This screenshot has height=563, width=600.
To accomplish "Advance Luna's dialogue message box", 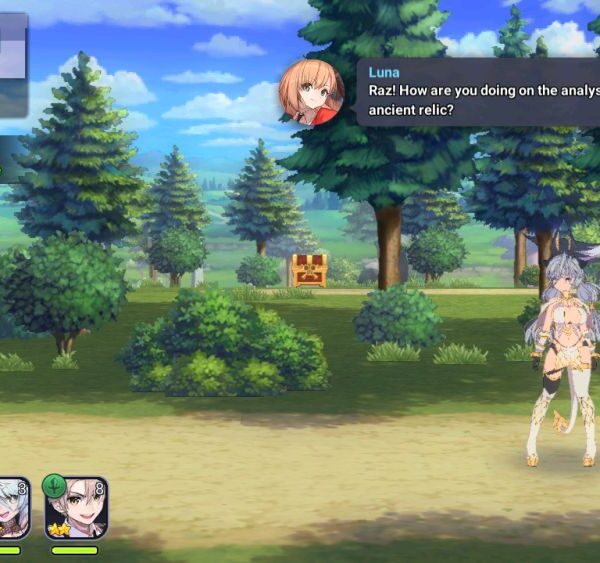I will coord(478,92).
